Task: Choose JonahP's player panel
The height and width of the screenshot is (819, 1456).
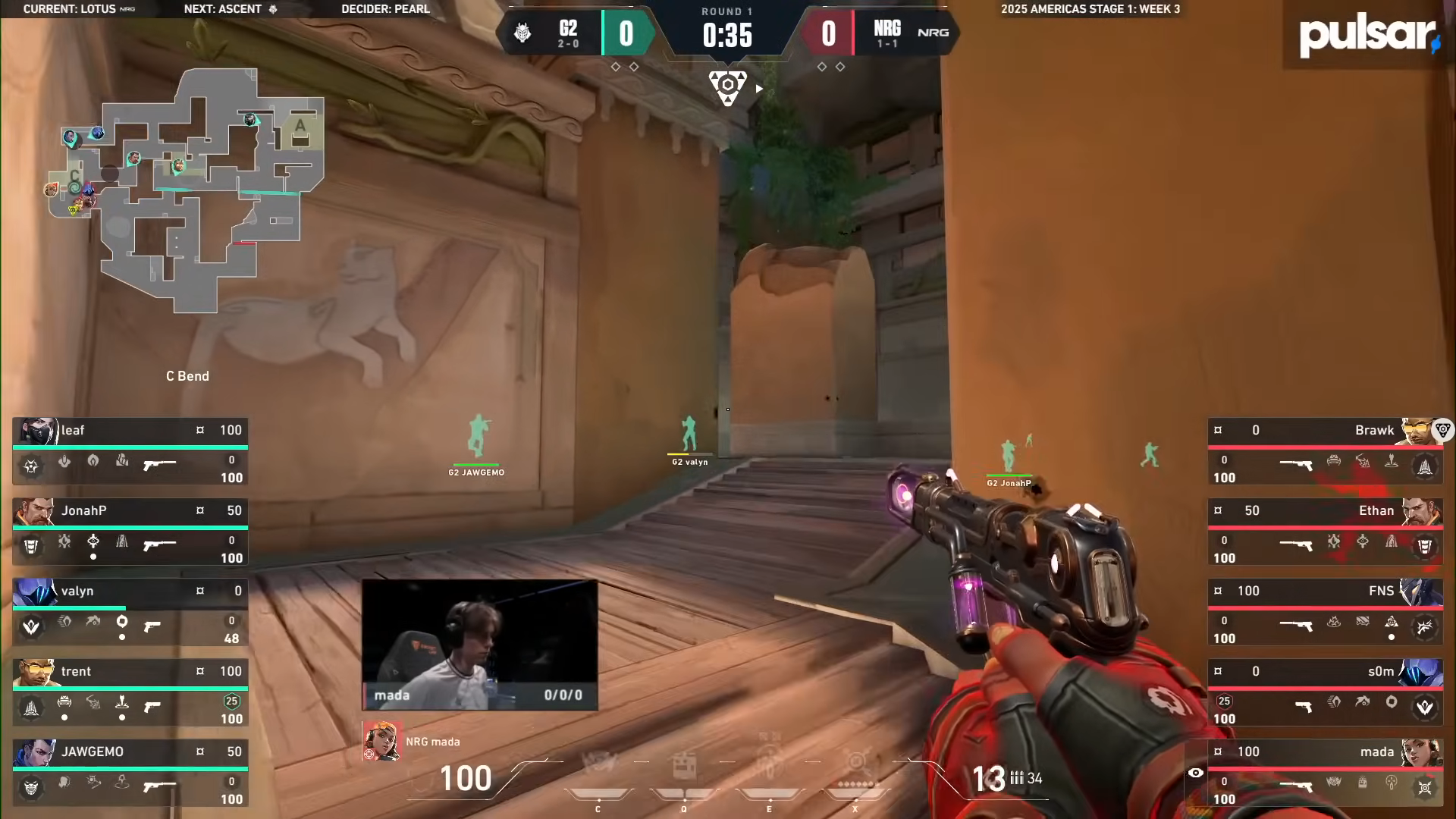Action: (x=130, y=532)
